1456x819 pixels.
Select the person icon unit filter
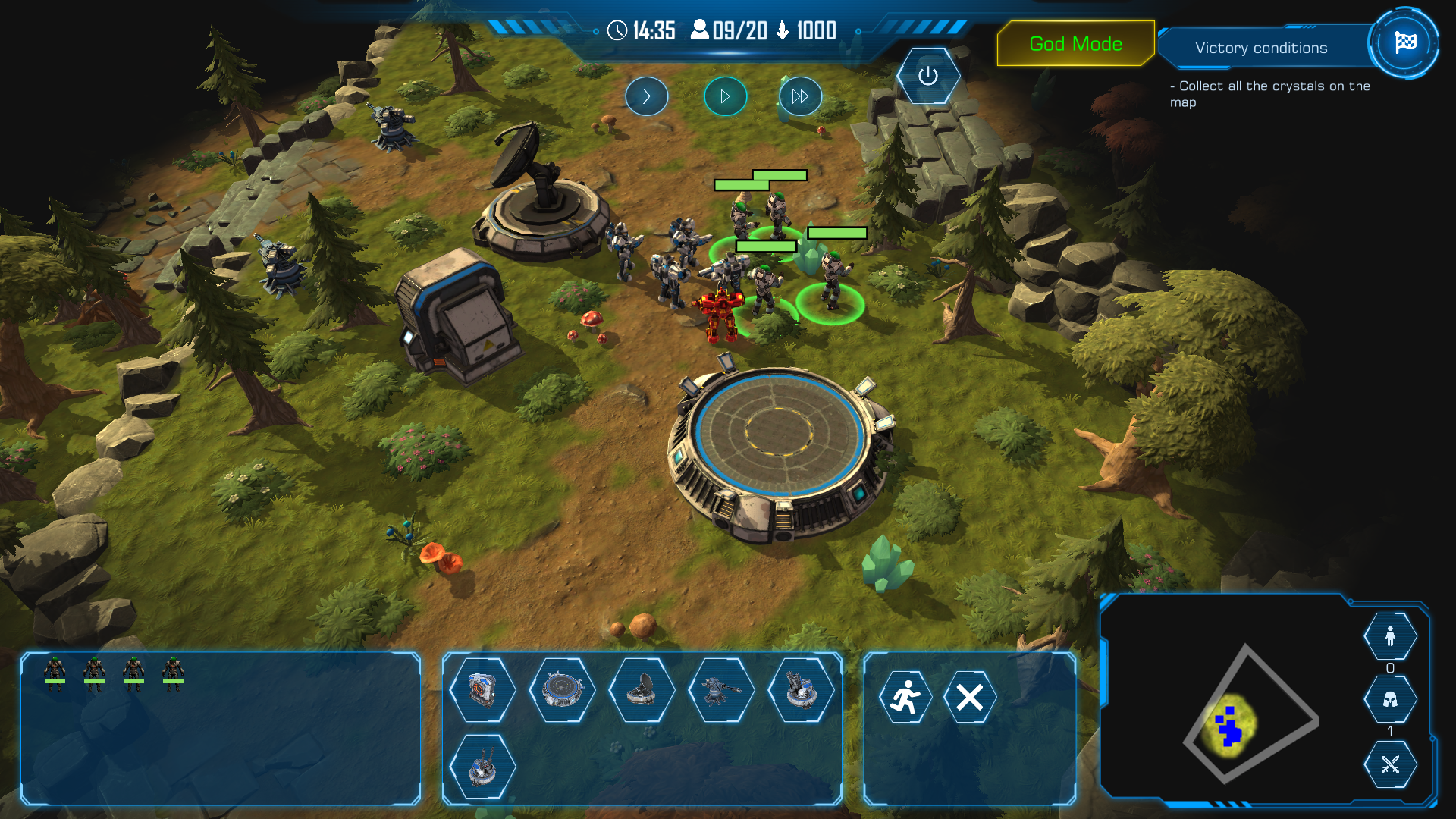tap(1390, 636)
